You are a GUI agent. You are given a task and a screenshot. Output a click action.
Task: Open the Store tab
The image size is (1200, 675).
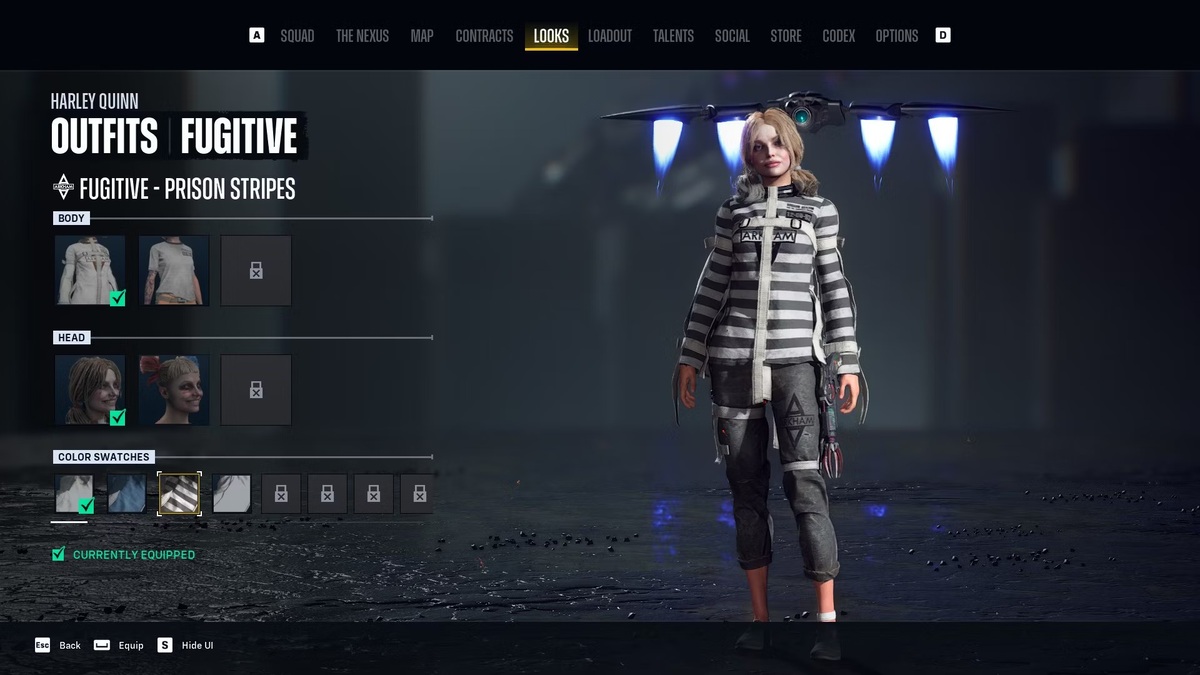point(786,36)
